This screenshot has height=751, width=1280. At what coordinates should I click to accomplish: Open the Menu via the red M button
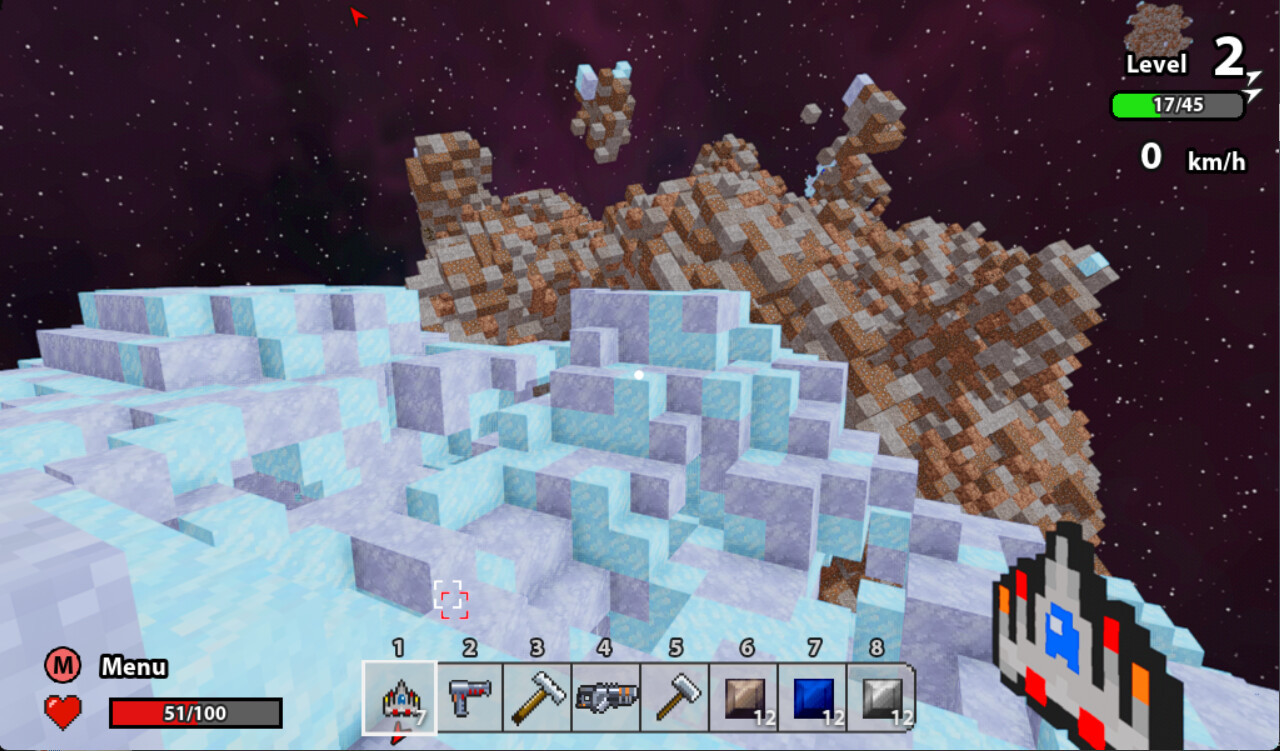pyautogui.click(x=62, y=665)
